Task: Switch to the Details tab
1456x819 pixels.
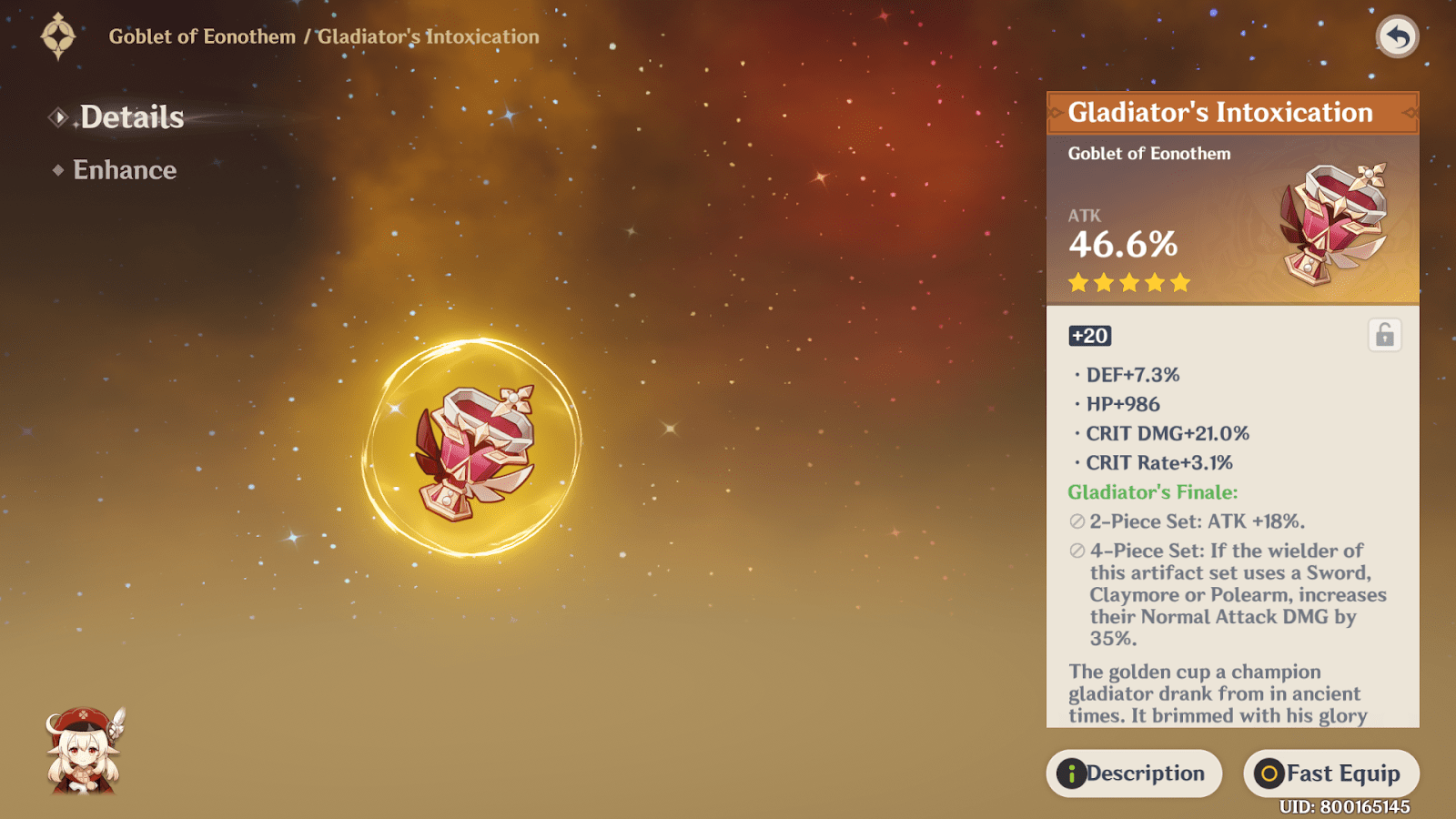Action: coord(131,117)
